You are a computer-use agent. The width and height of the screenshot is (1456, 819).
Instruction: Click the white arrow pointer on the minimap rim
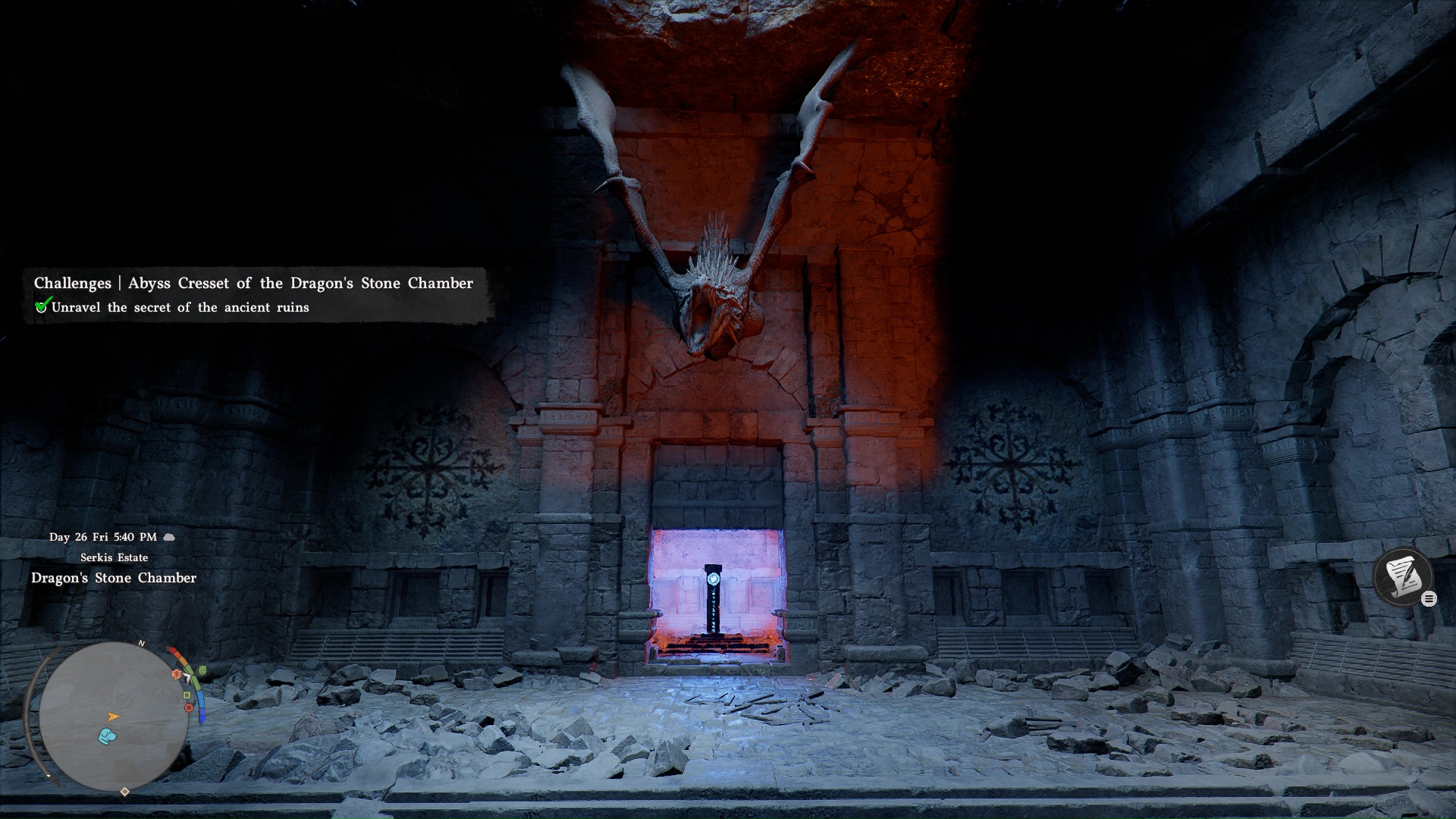(x=188, y=677)
